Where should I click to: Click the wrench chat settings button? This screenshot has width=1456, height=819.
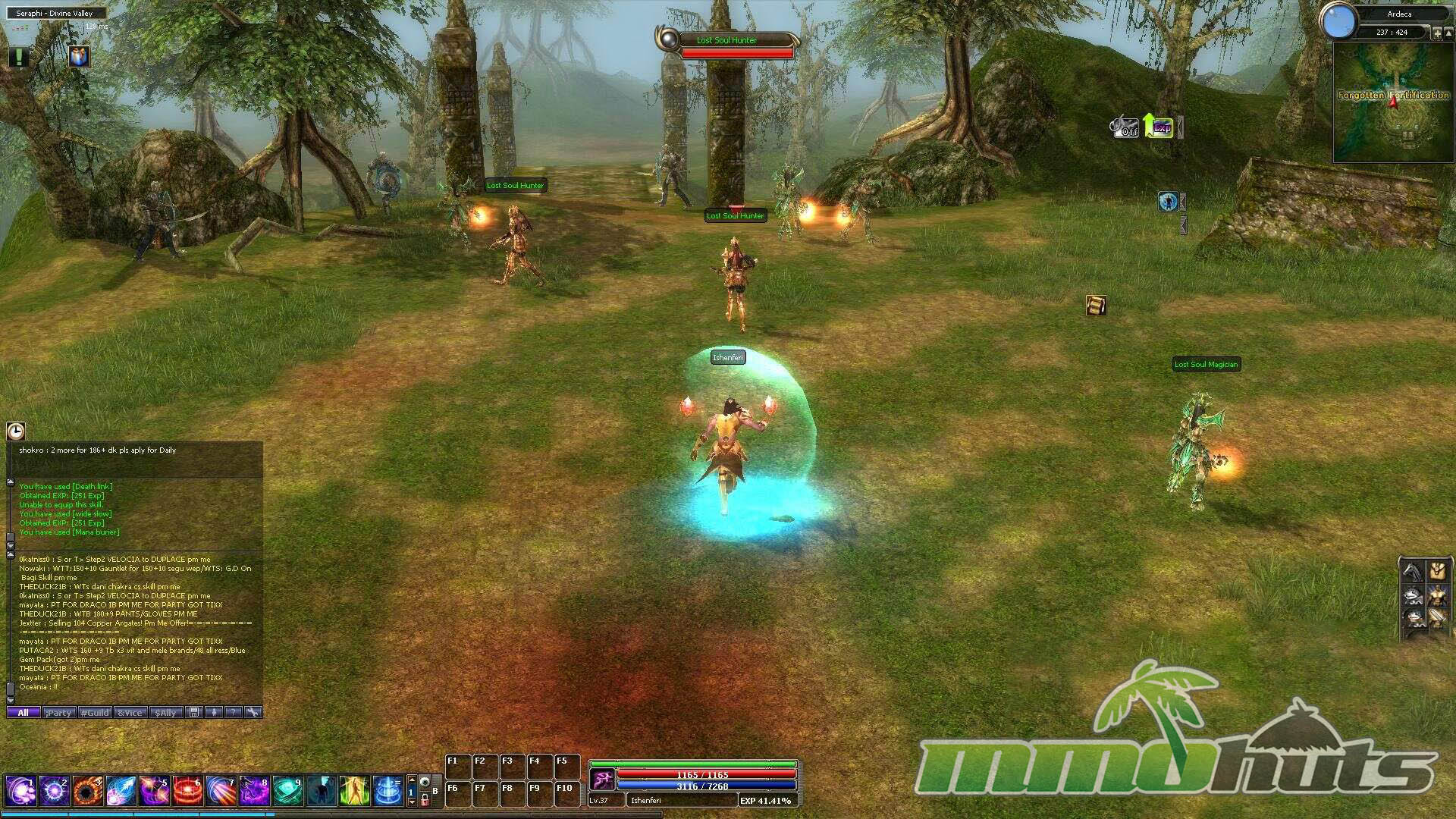point(253,712)
